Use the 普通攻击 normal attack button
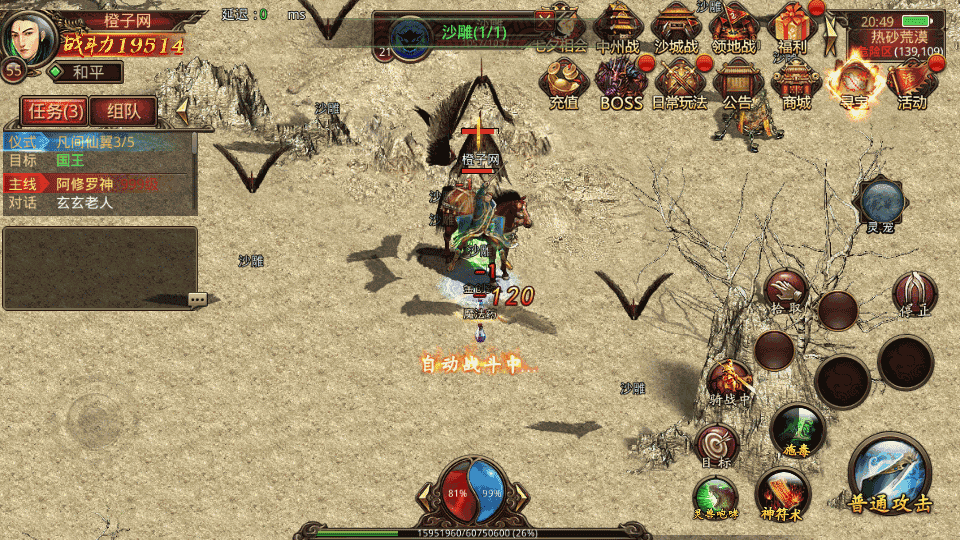The image size is (960, 540). (889, 474)
